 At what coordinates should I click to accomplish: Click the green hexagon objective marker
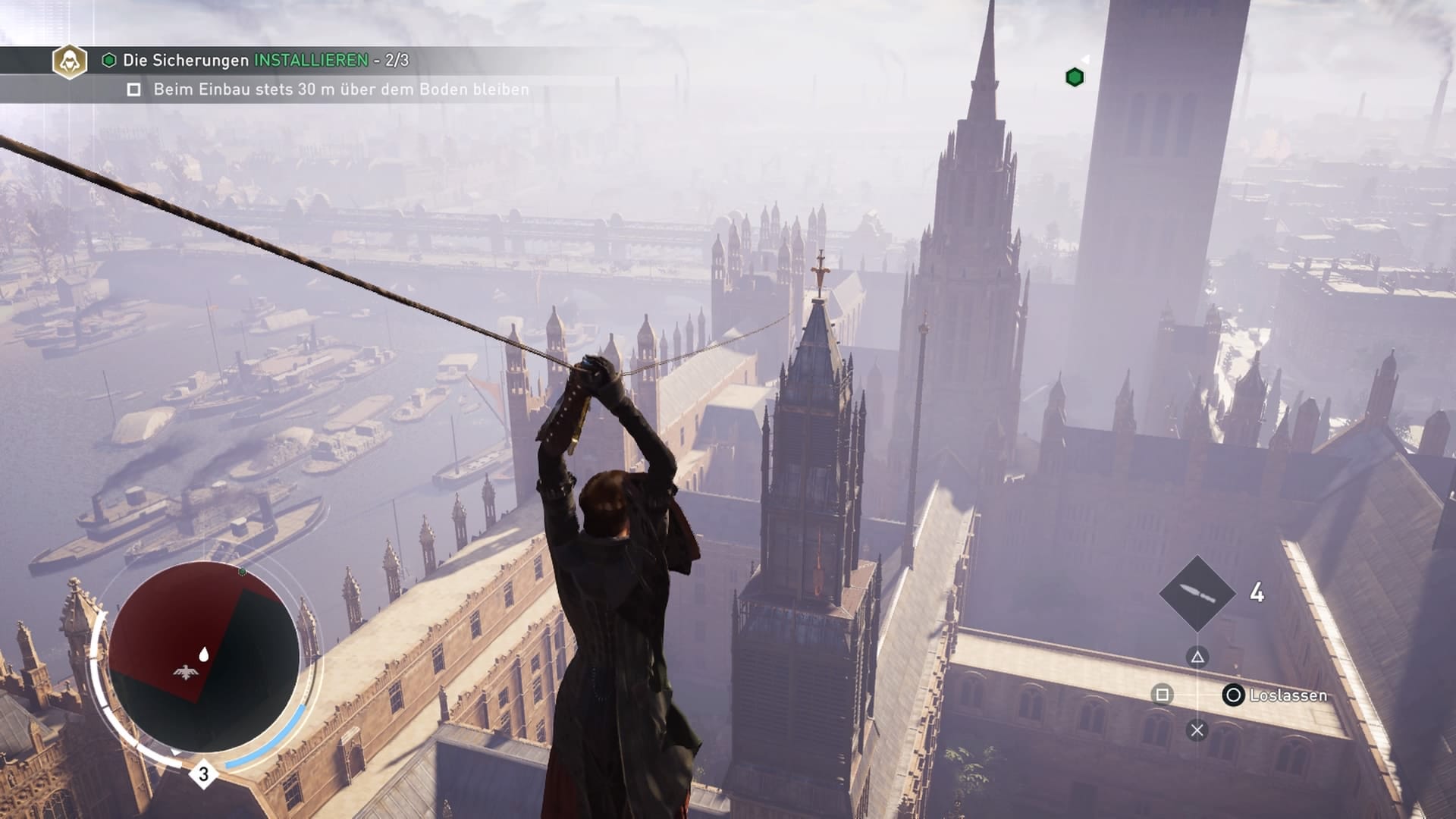[1075, 77]
